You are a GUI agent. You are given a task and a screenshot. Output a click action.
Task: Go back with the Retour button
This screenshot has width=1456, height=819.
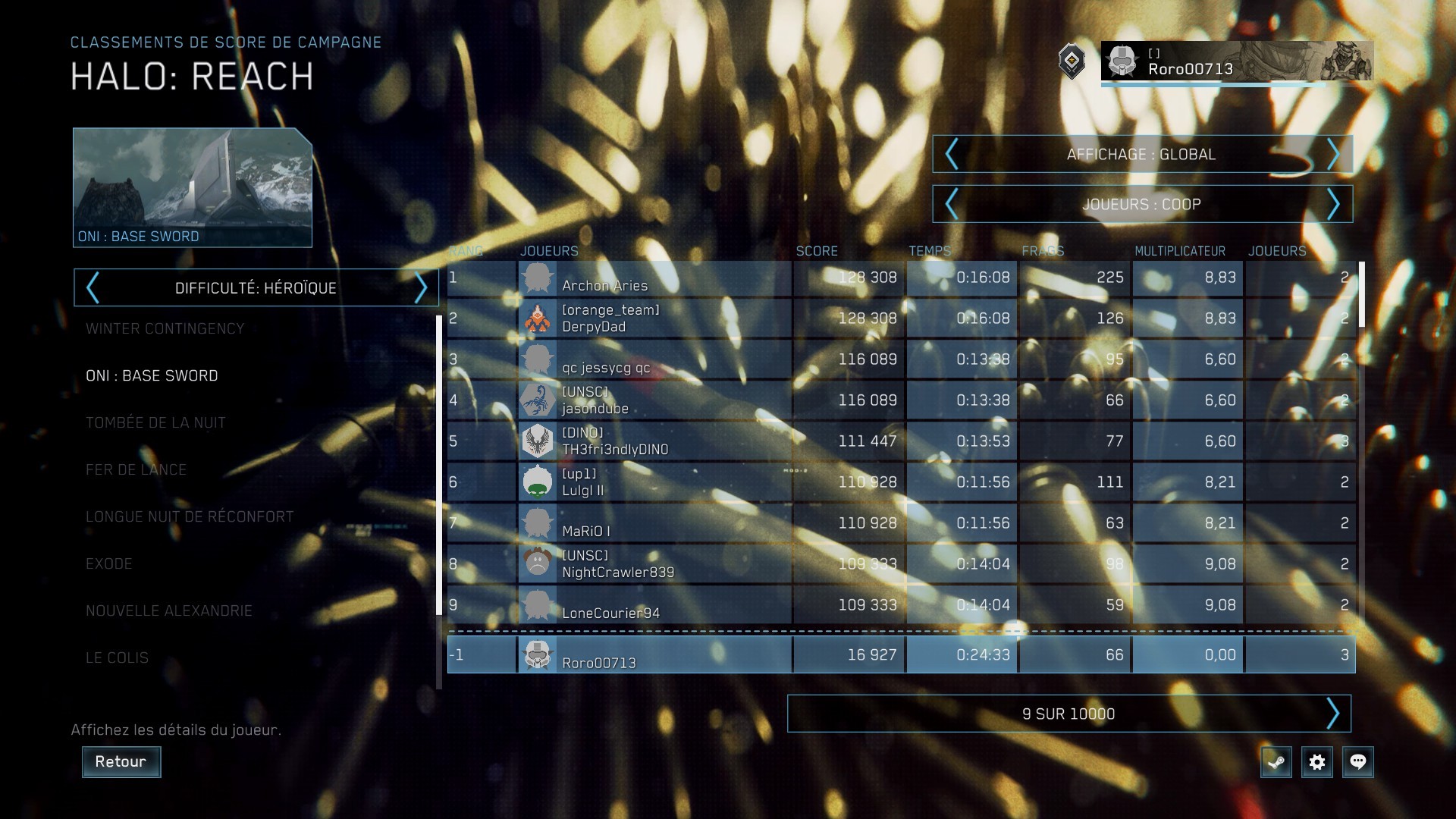(x=121, y=761)
